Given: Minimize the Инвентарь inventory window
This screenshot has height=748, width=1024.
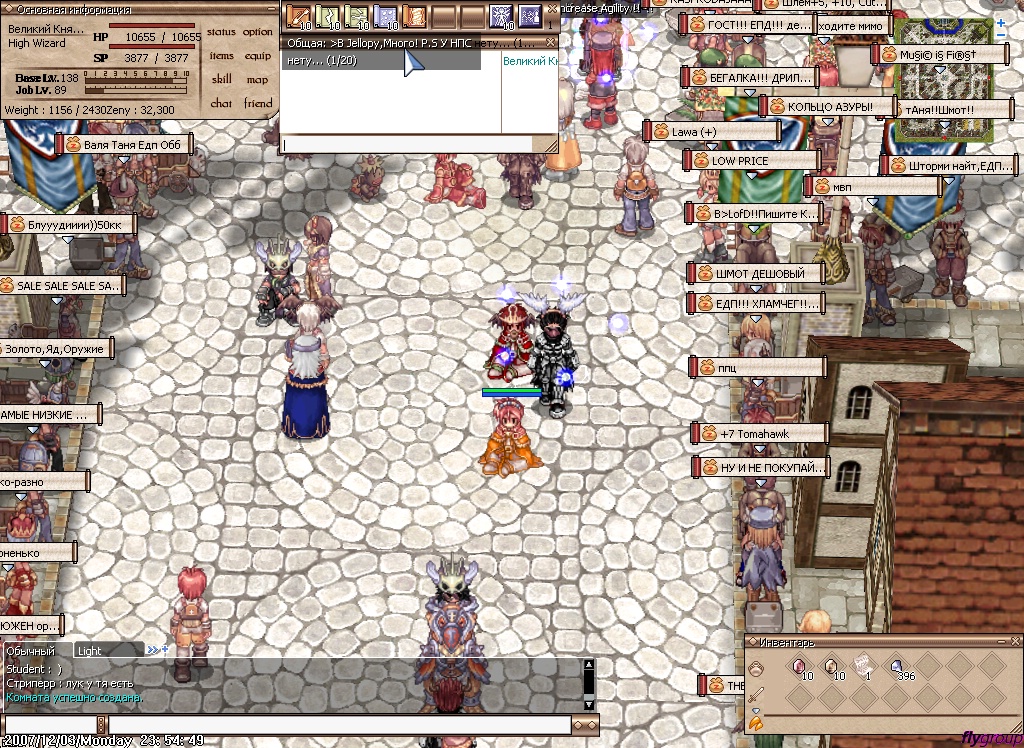Looking at the screenshot, I should pyautogui.click(x=1001, y=641).
